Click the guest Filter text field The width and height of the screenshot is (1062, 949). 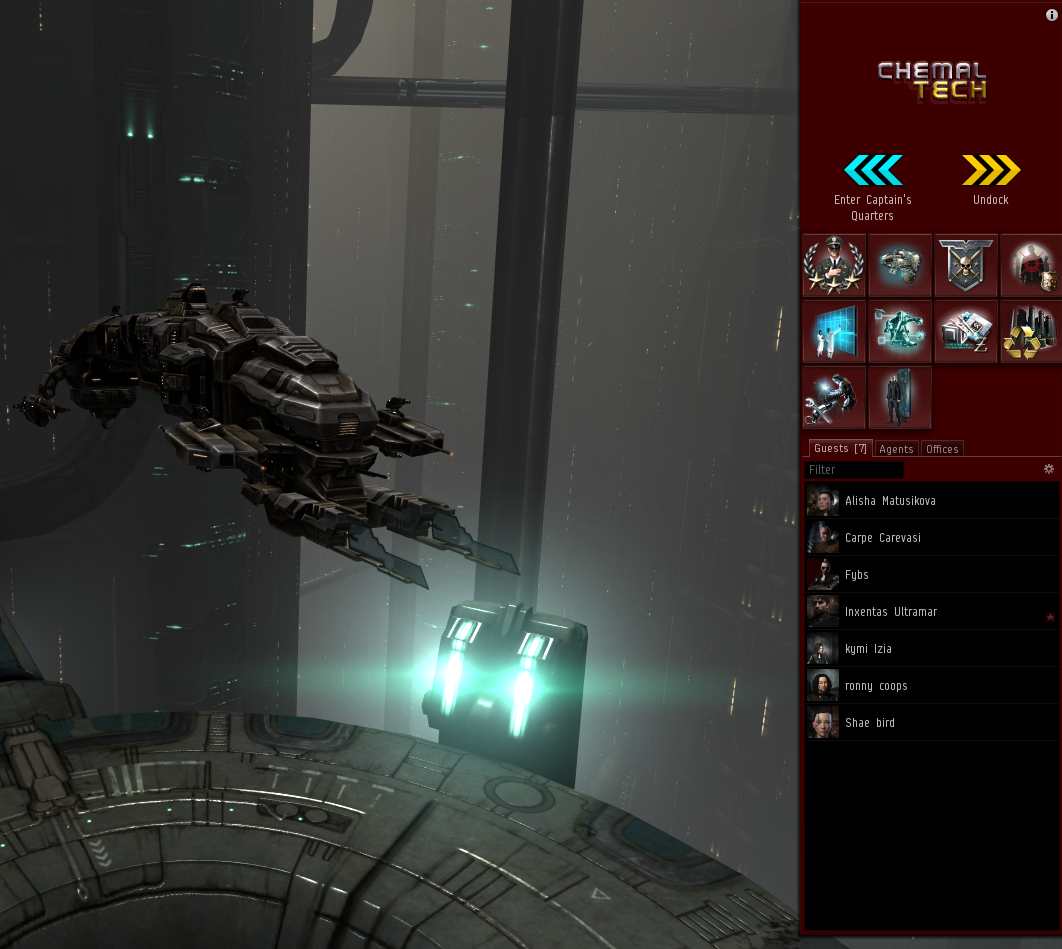click(854, 470)
